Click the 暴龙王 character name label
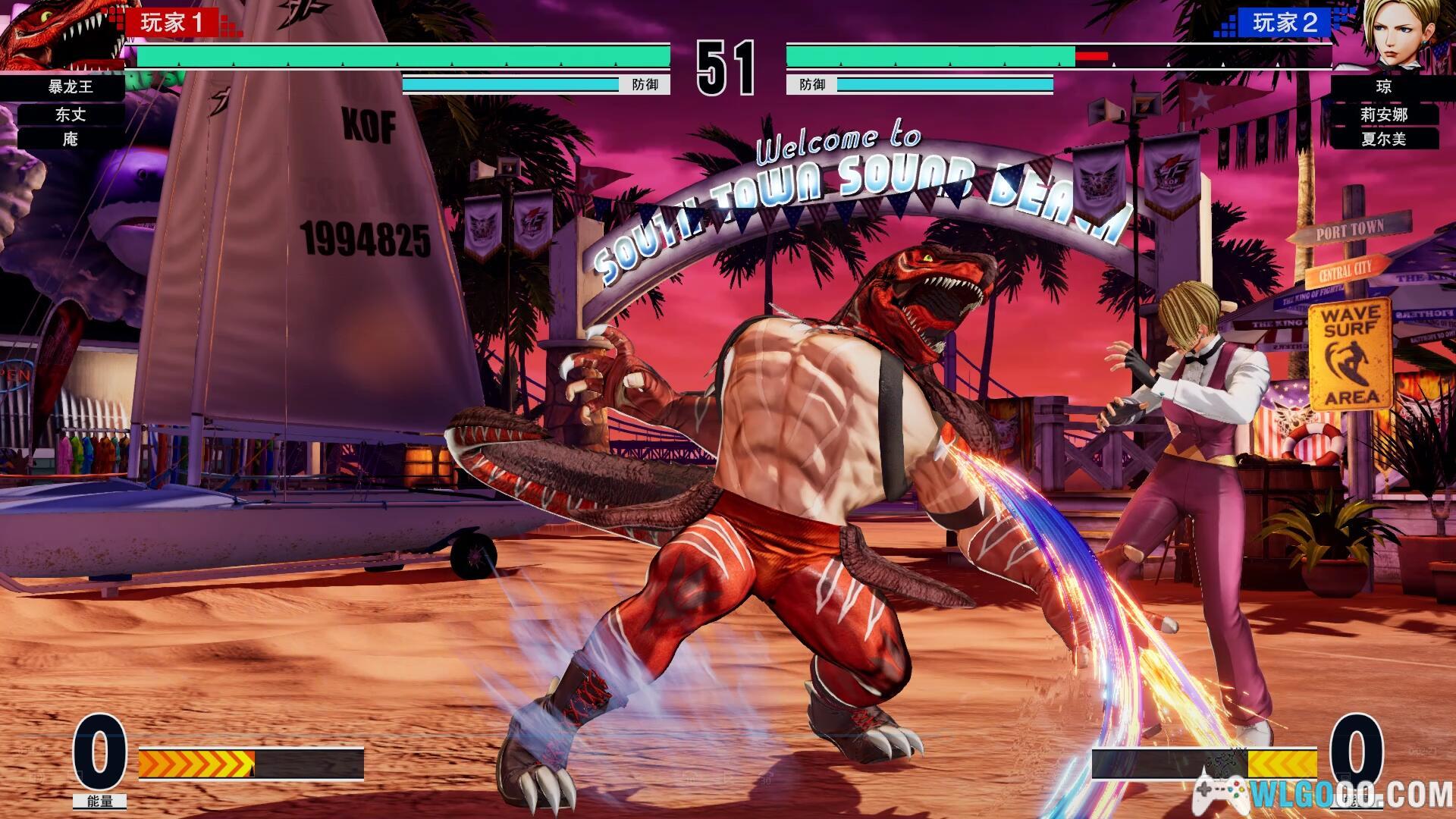The height and width of the screenshot is (819, 1456). [x=71, y=86]
